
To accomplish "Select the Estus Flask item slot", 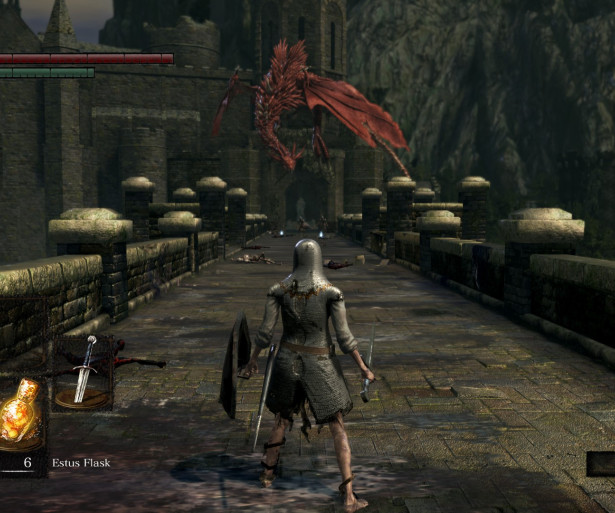I will (20, 413).
